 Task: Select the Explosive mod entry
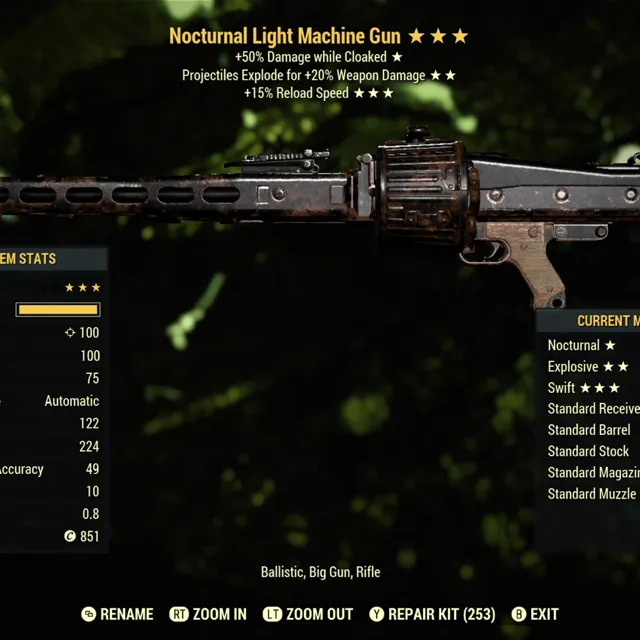point(587,367)
